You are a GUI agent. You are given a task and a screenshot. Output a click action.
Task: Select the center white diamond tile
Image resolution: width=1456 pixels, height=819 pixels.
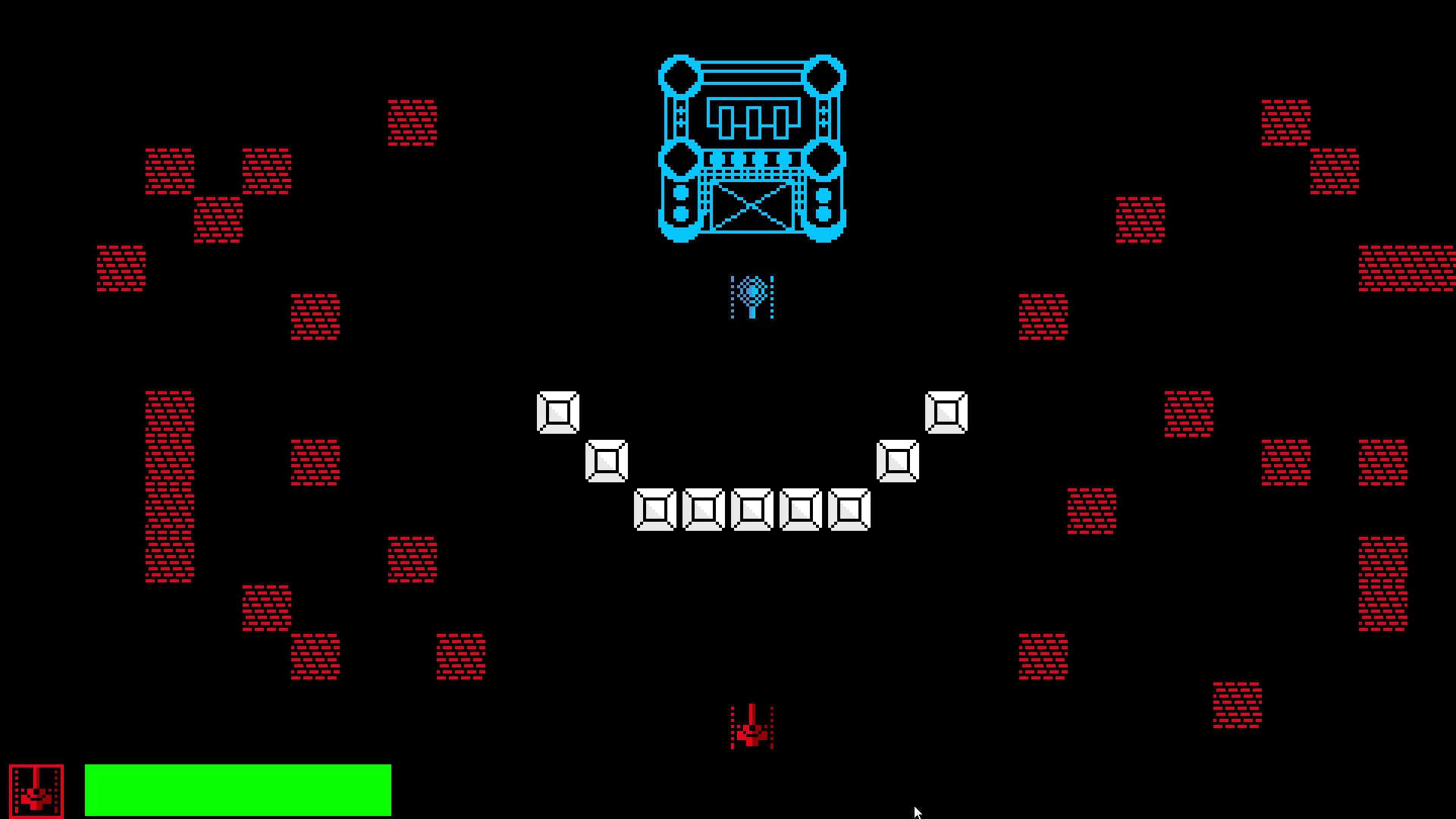752,508
